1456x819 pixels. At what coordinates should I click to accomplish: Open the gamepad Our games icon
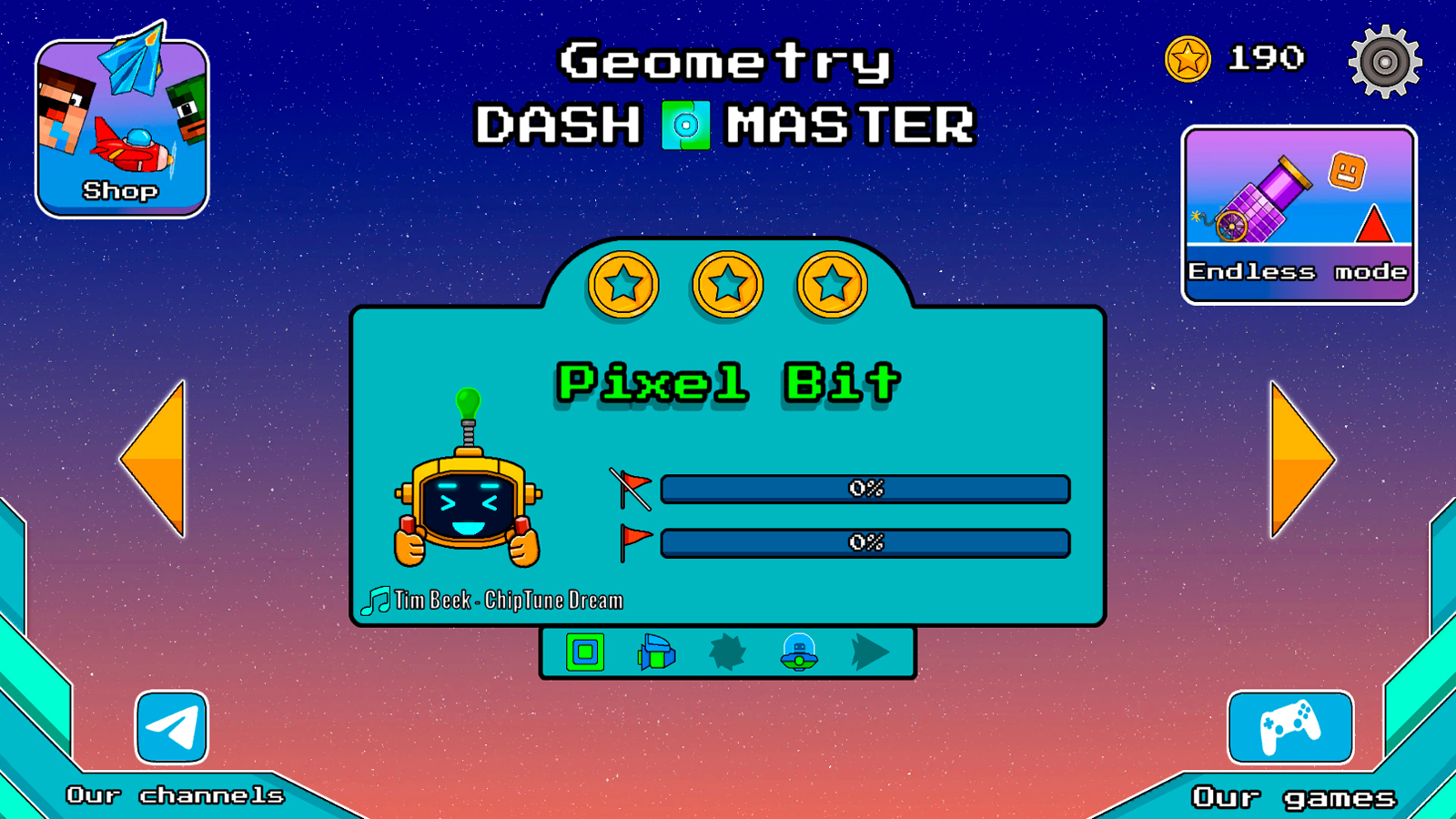1289,728
